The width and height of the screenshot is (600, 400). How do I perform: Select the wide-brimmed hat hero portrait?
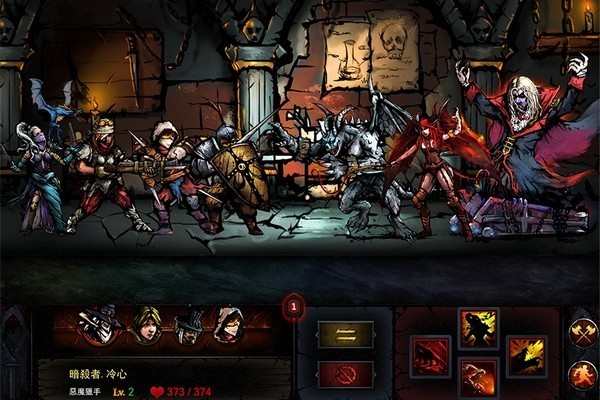pos(188,326)
